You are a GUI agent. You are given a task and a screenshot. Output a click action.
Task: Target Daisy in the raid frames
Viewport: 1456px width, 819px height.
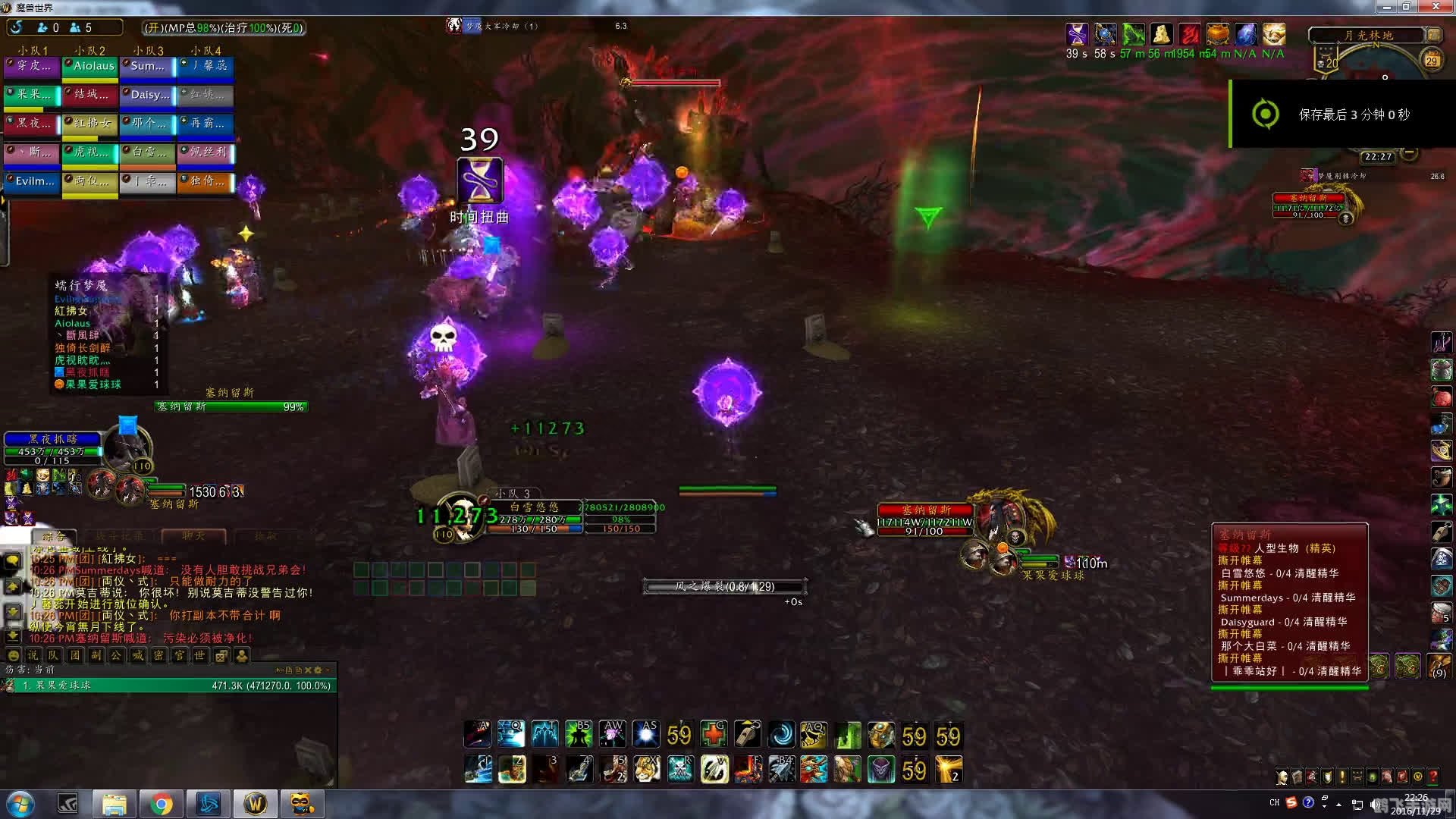pyautogui.click(x=148, y=96)
